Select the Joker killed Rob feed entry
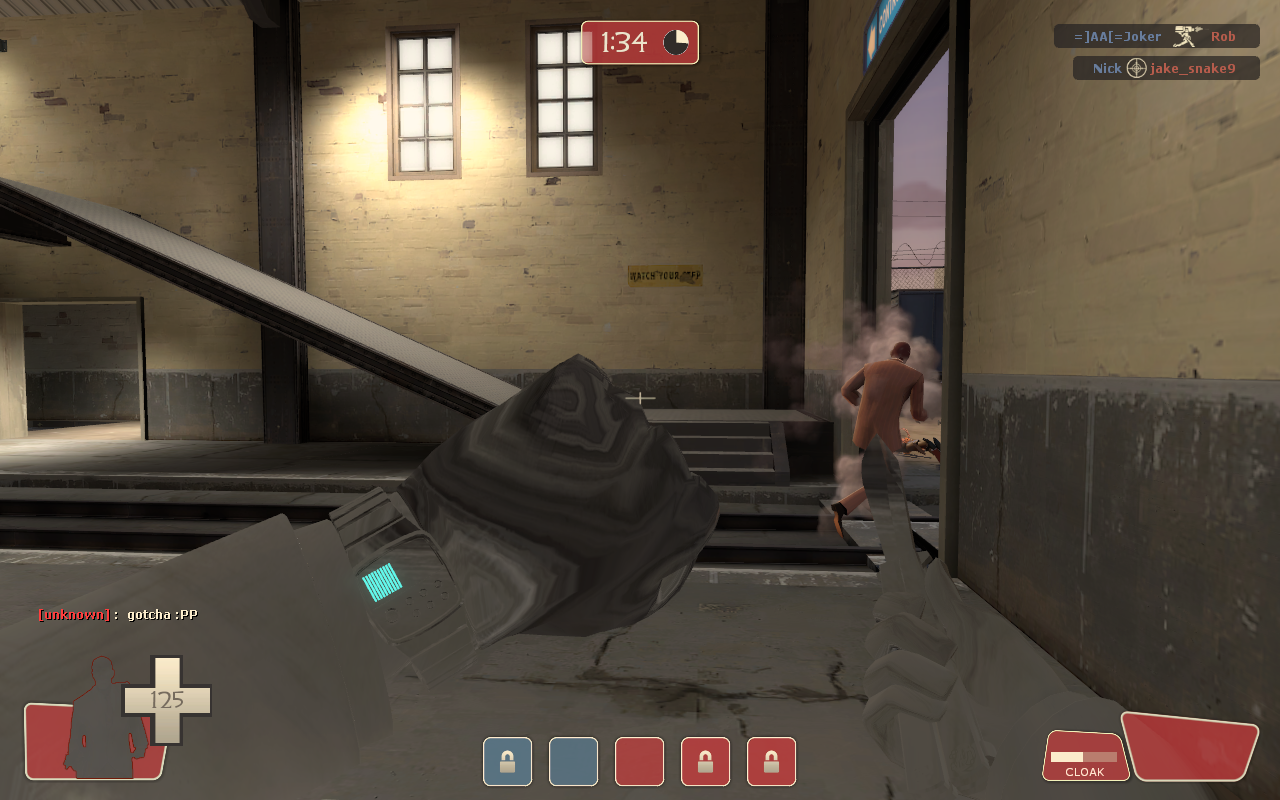Viewport: 1280px width, 800px height. [x=1156, y=36]
